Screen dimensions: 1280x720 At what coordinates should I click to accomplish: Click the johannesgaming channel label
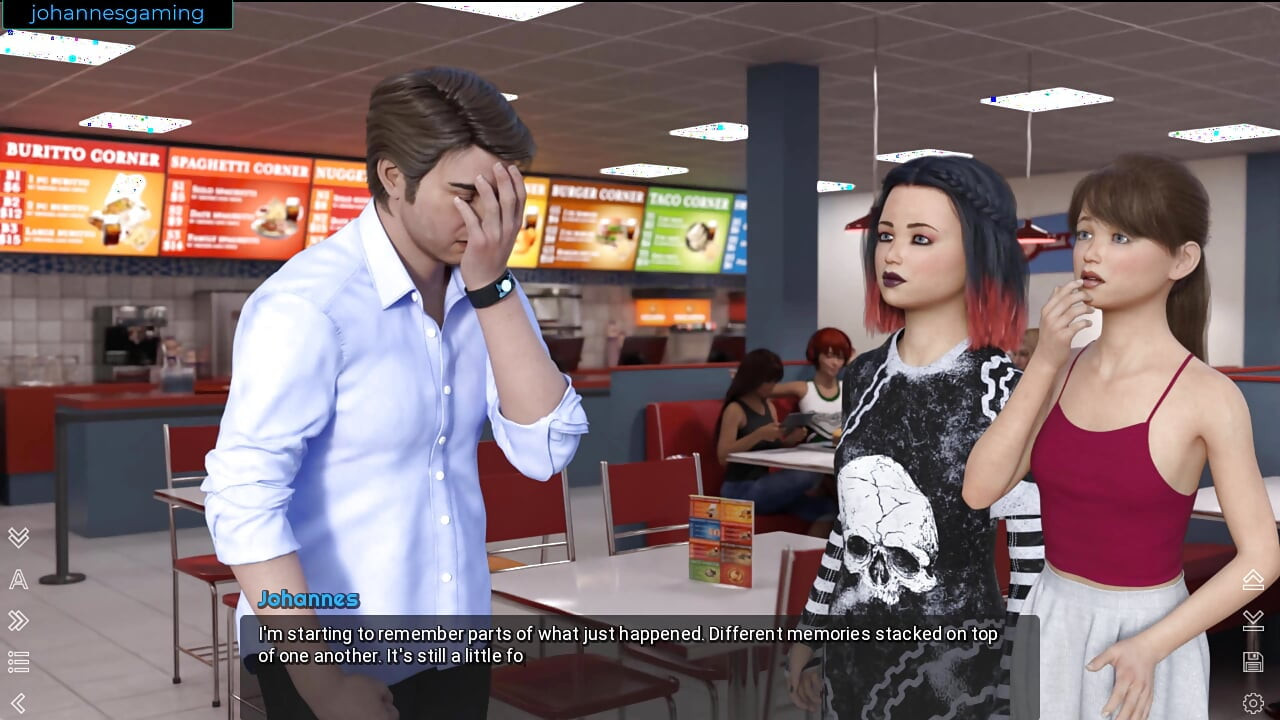pyautogui.click(x=116, y=14)
